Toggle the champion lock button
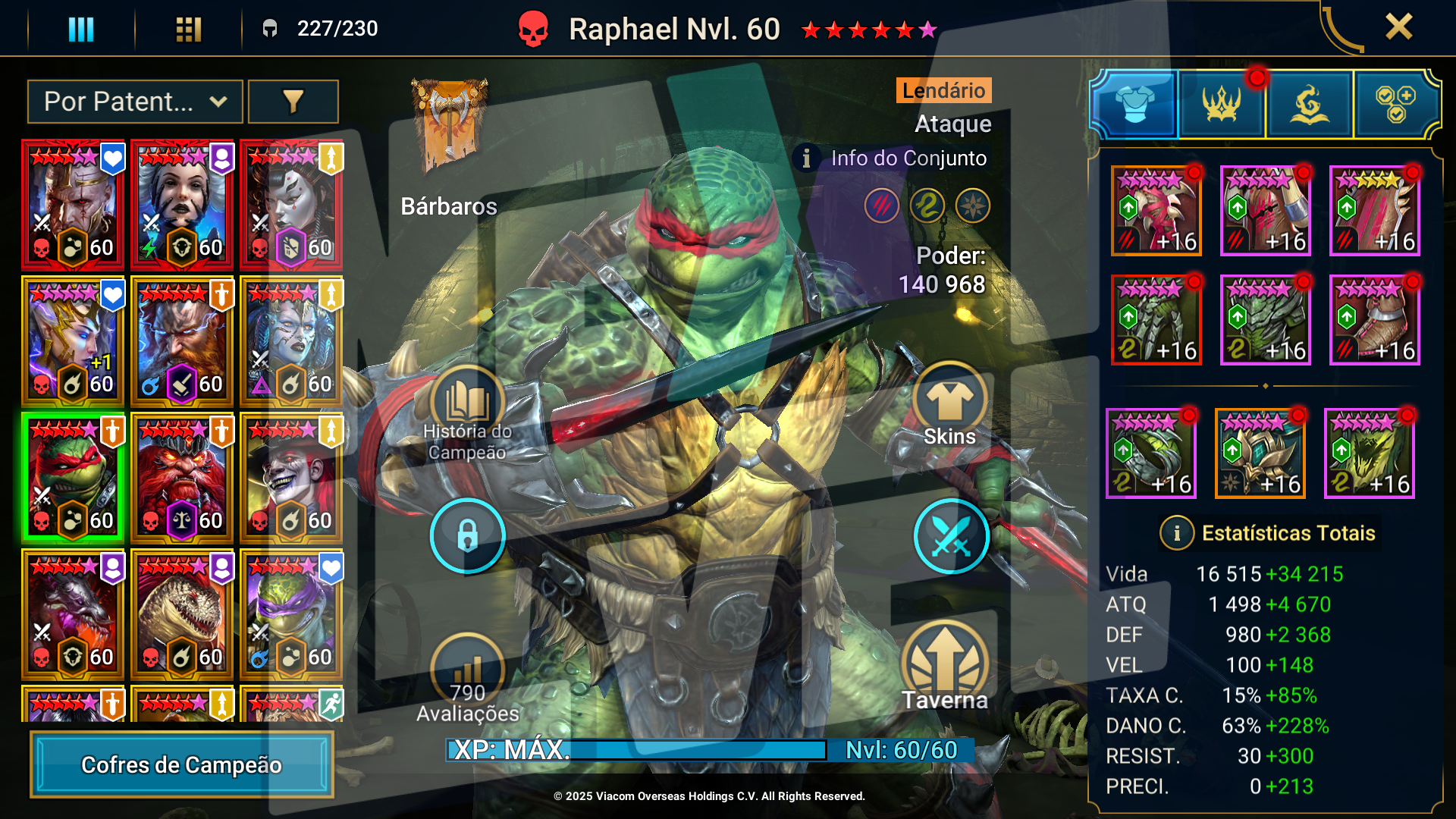The height and width of the screenshot is (819, 1456). coord(467,536)
